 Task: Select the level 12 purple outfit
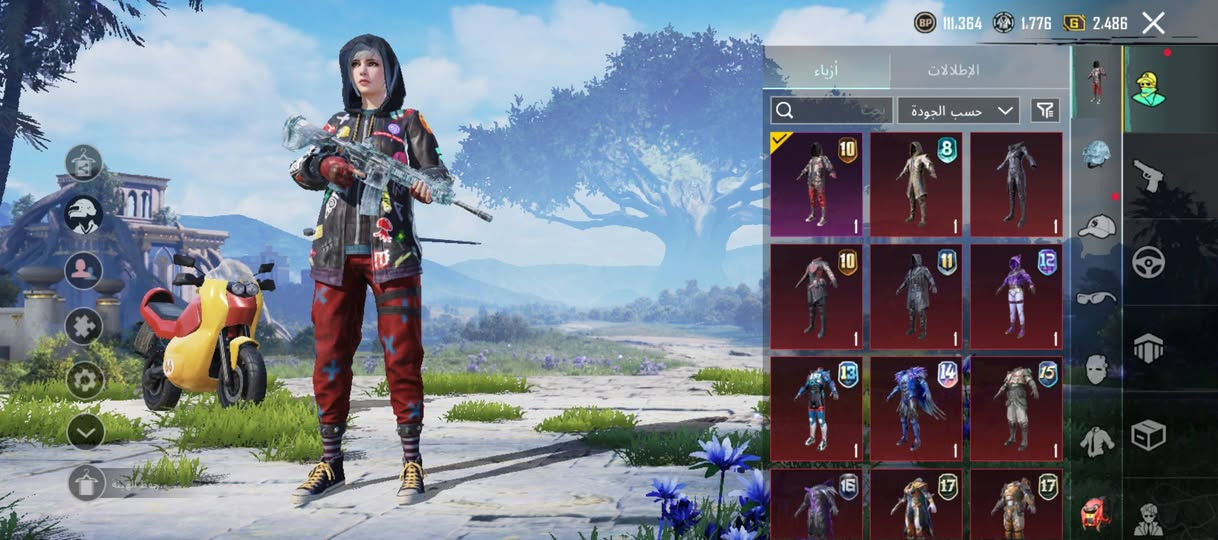1016,297
